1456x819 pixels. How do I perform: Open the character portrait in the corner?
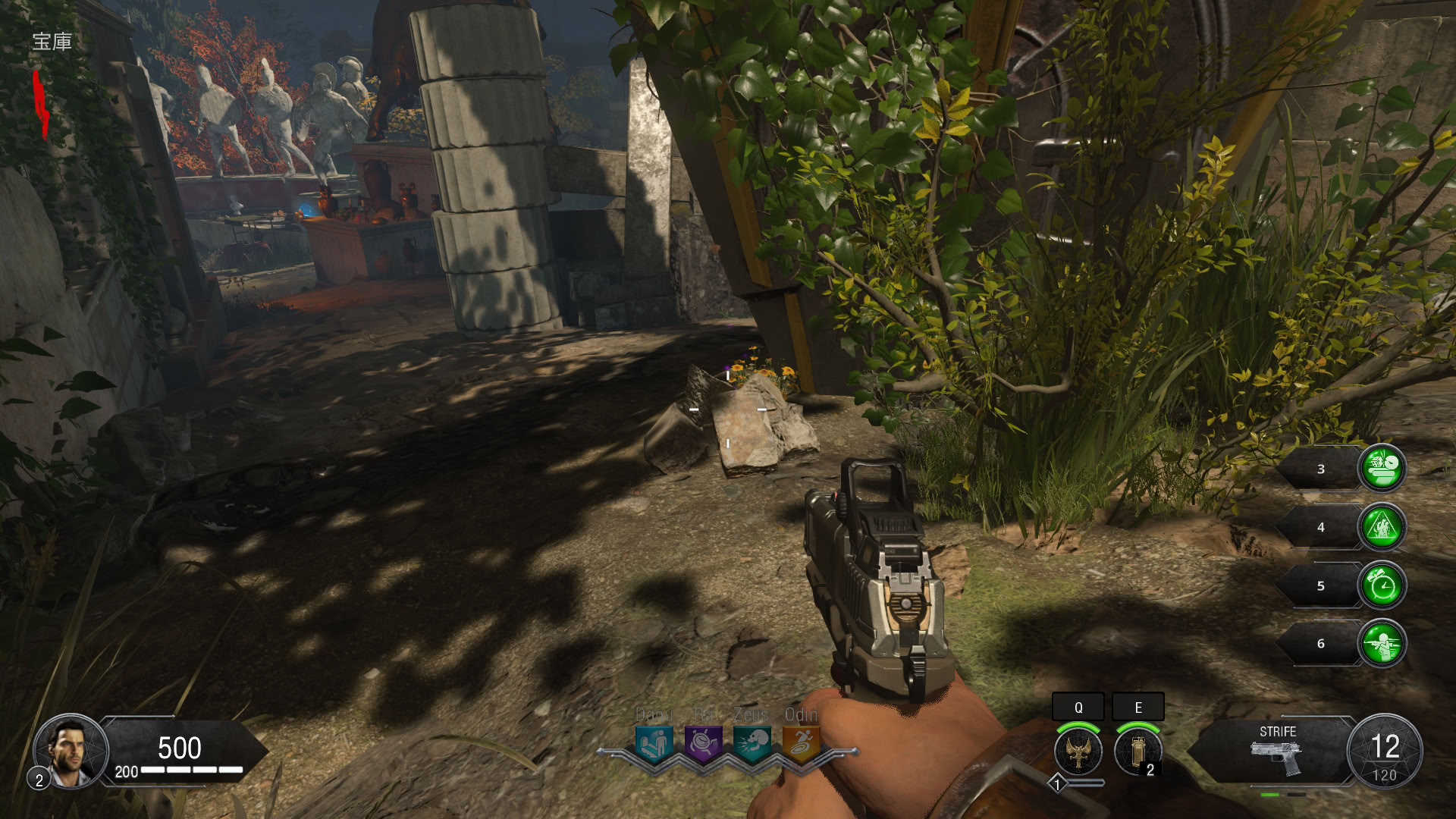click(70, 751)
